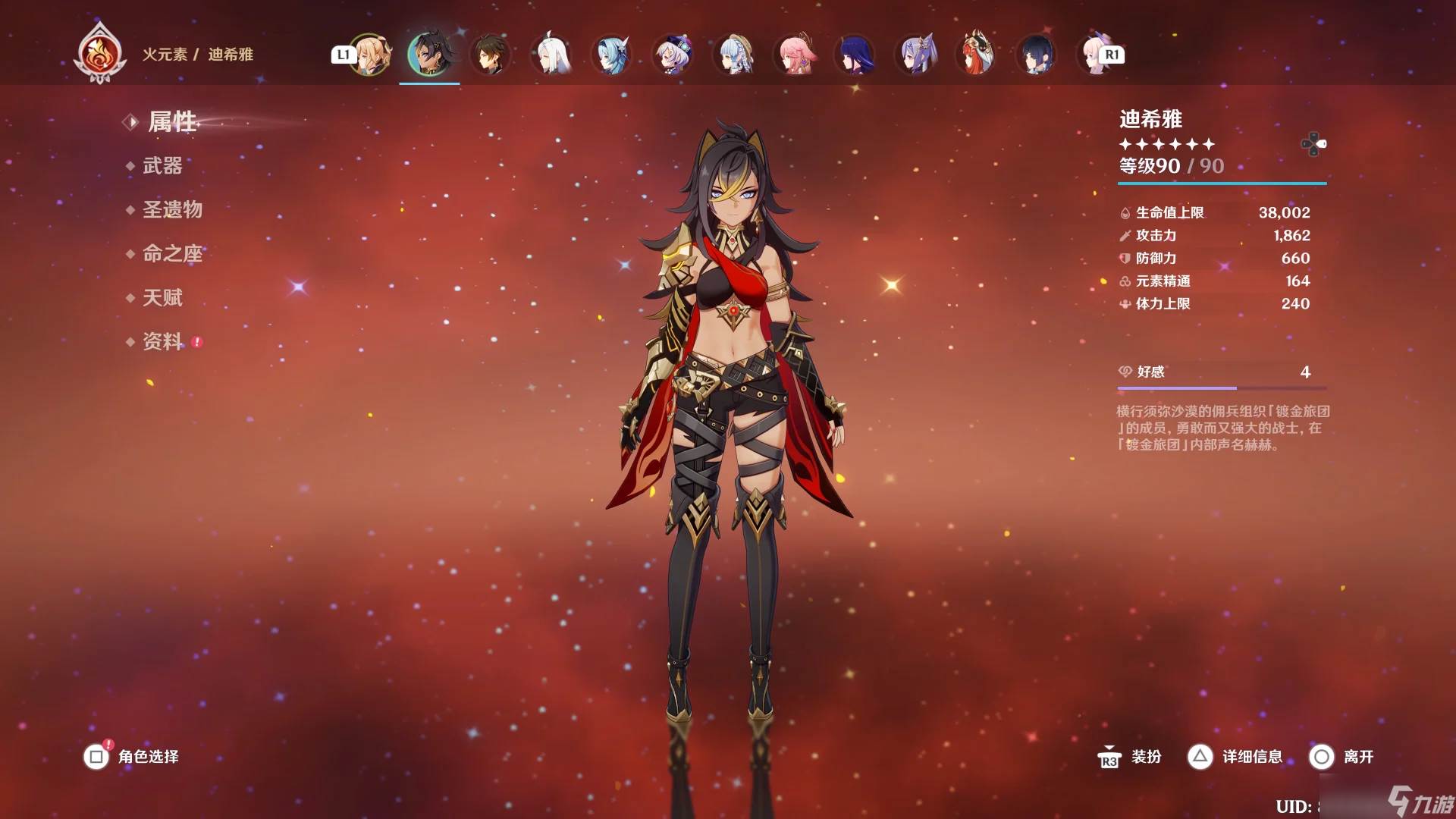Choose Keqing's portrait
Screen dimensions: 1456x819
(915, 55)
